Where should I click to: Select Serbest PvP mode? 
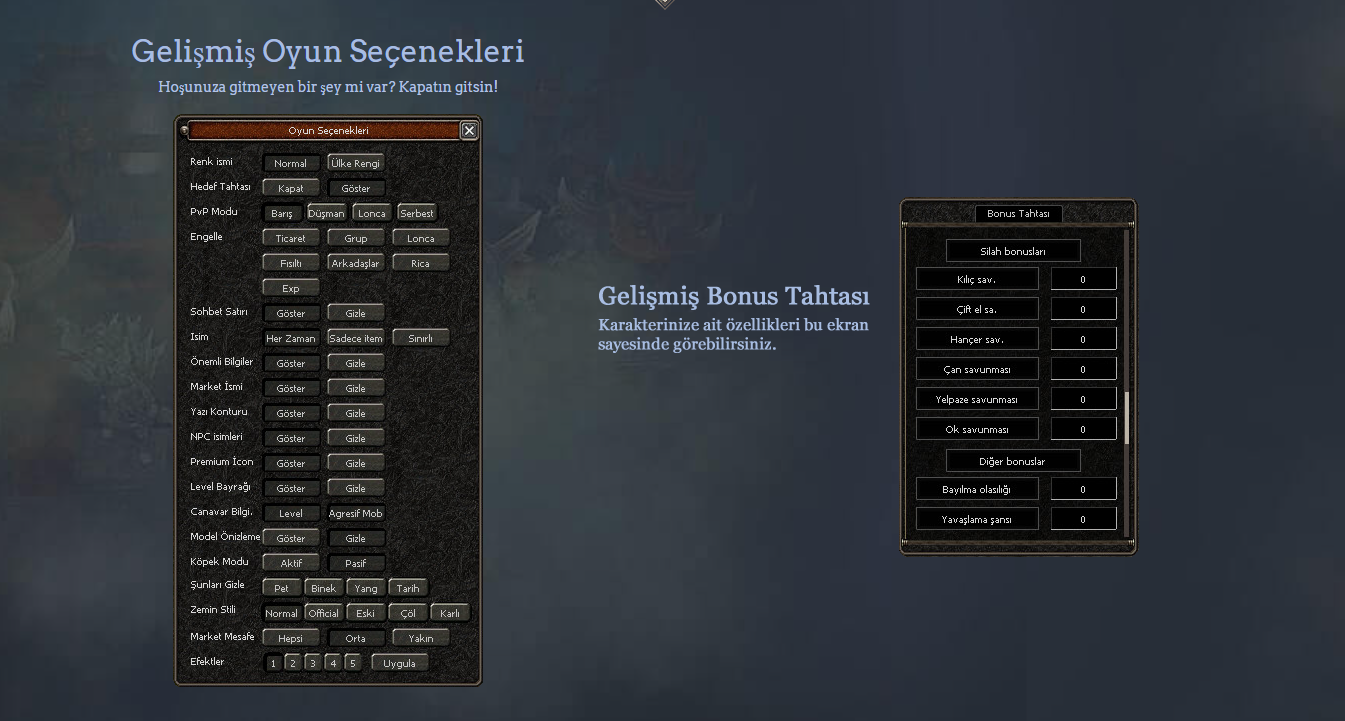416,213
